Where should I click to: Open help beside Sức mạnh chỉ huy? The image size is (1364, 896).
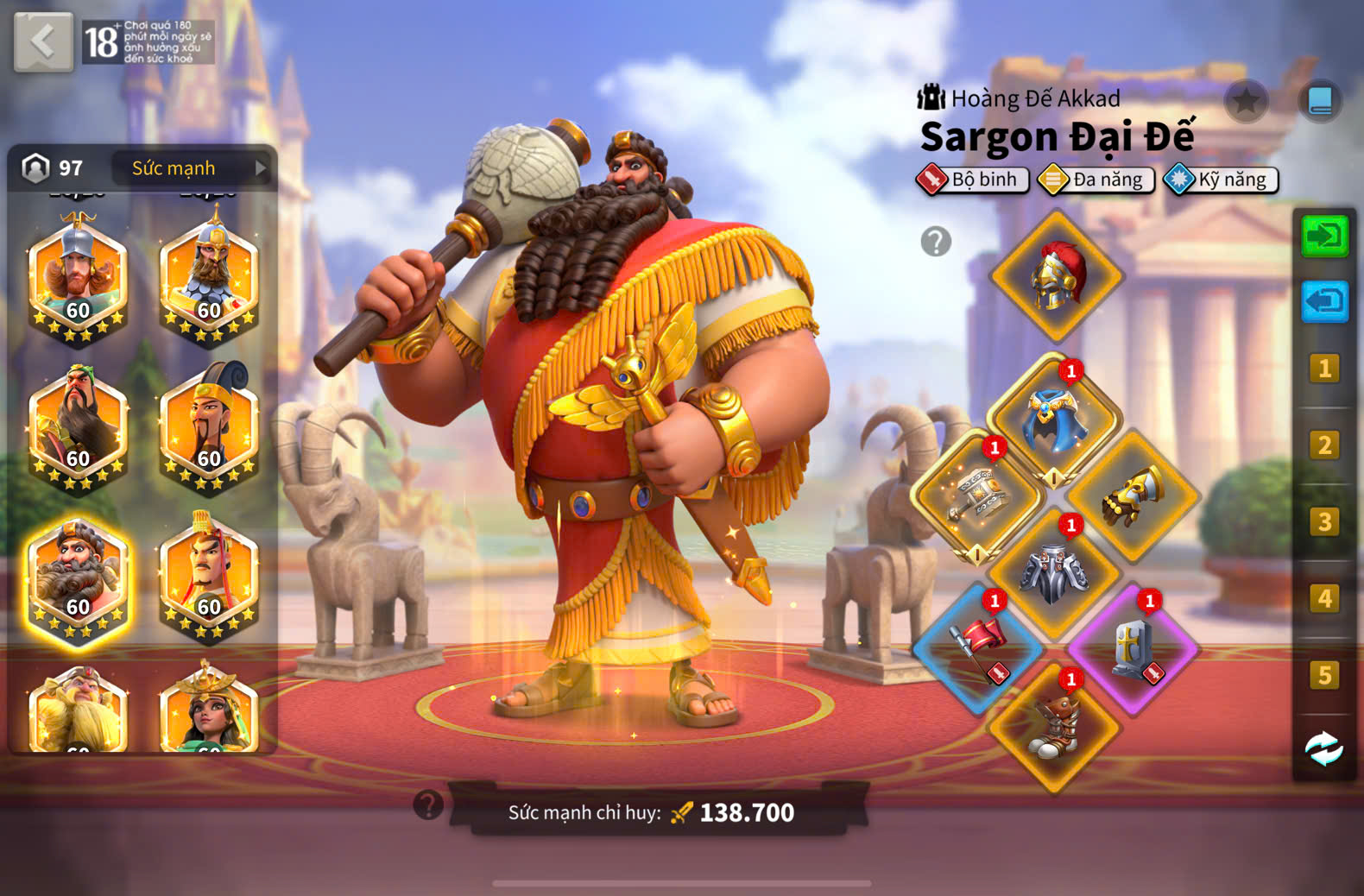point(428,805)
